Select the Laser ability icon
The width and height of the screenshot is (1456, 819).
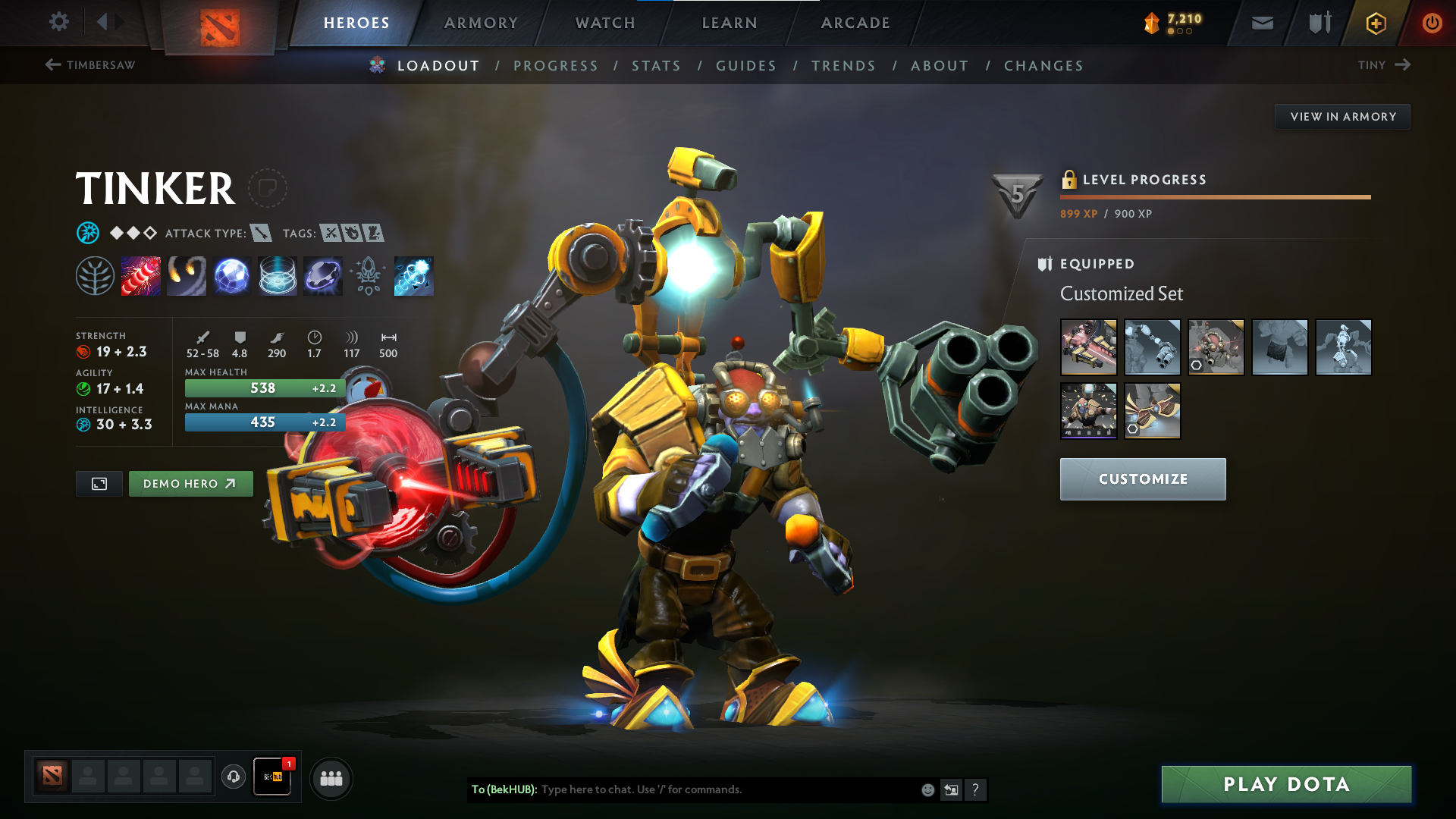coord(141,276)
